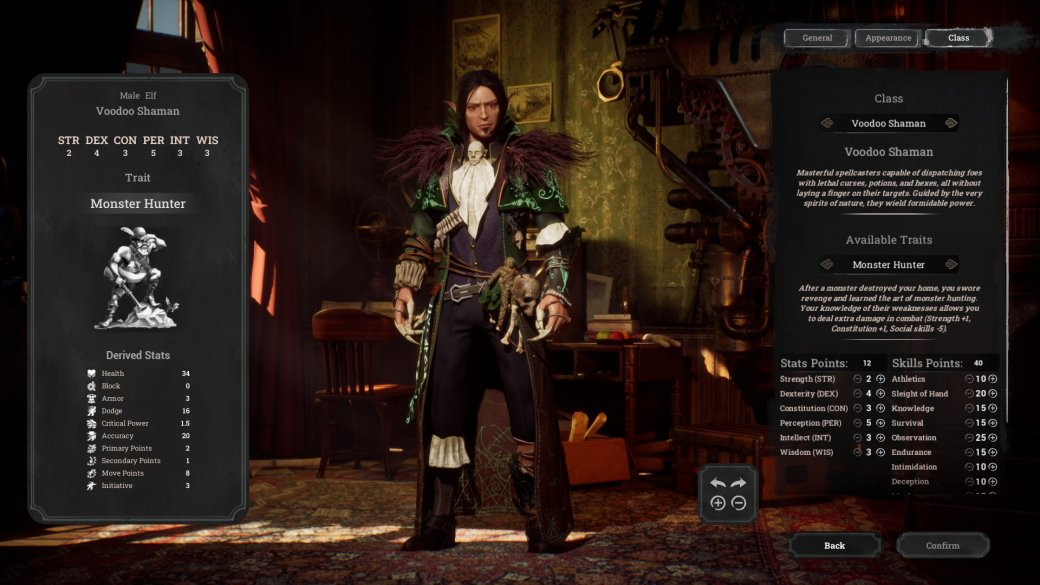Rotate the character with the left arrow

coord(717,483)
